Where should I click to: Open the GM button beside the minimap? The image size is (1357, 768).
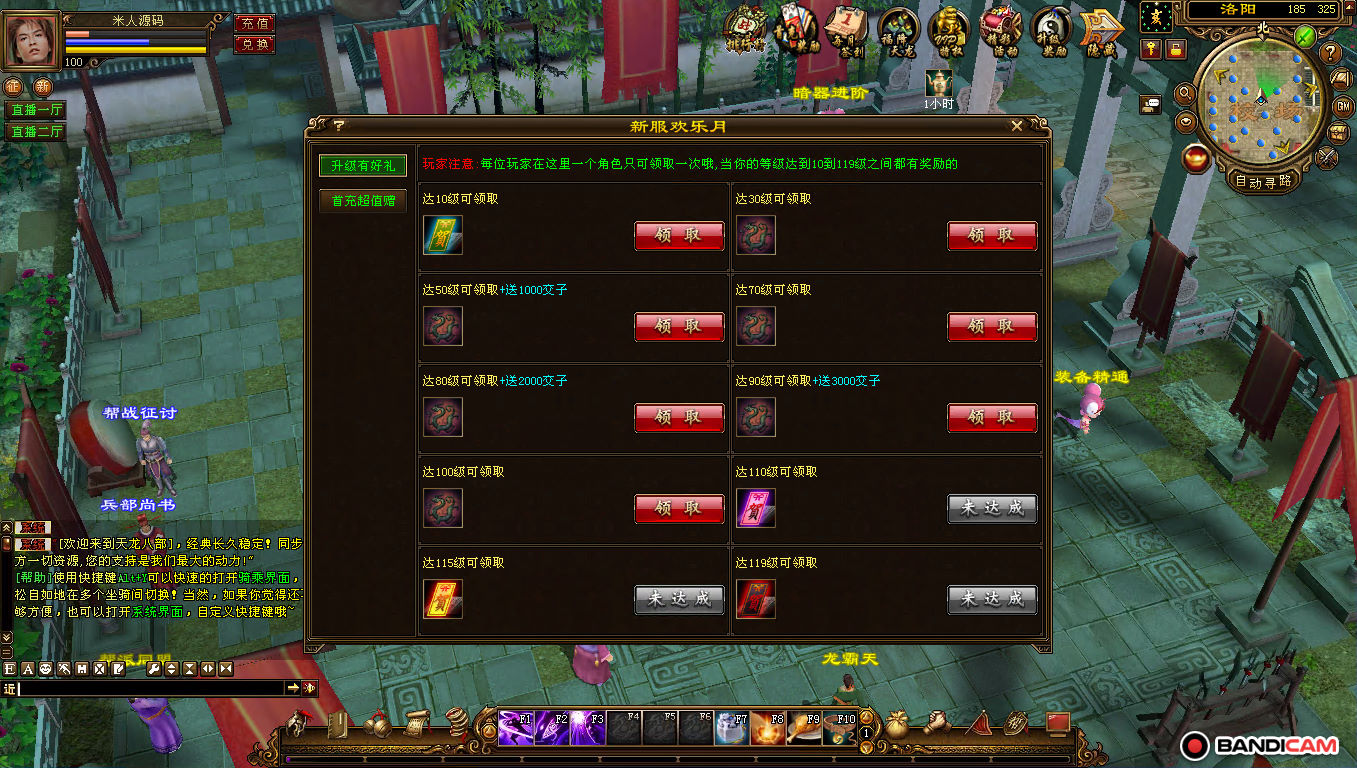tap(1342, 106)
